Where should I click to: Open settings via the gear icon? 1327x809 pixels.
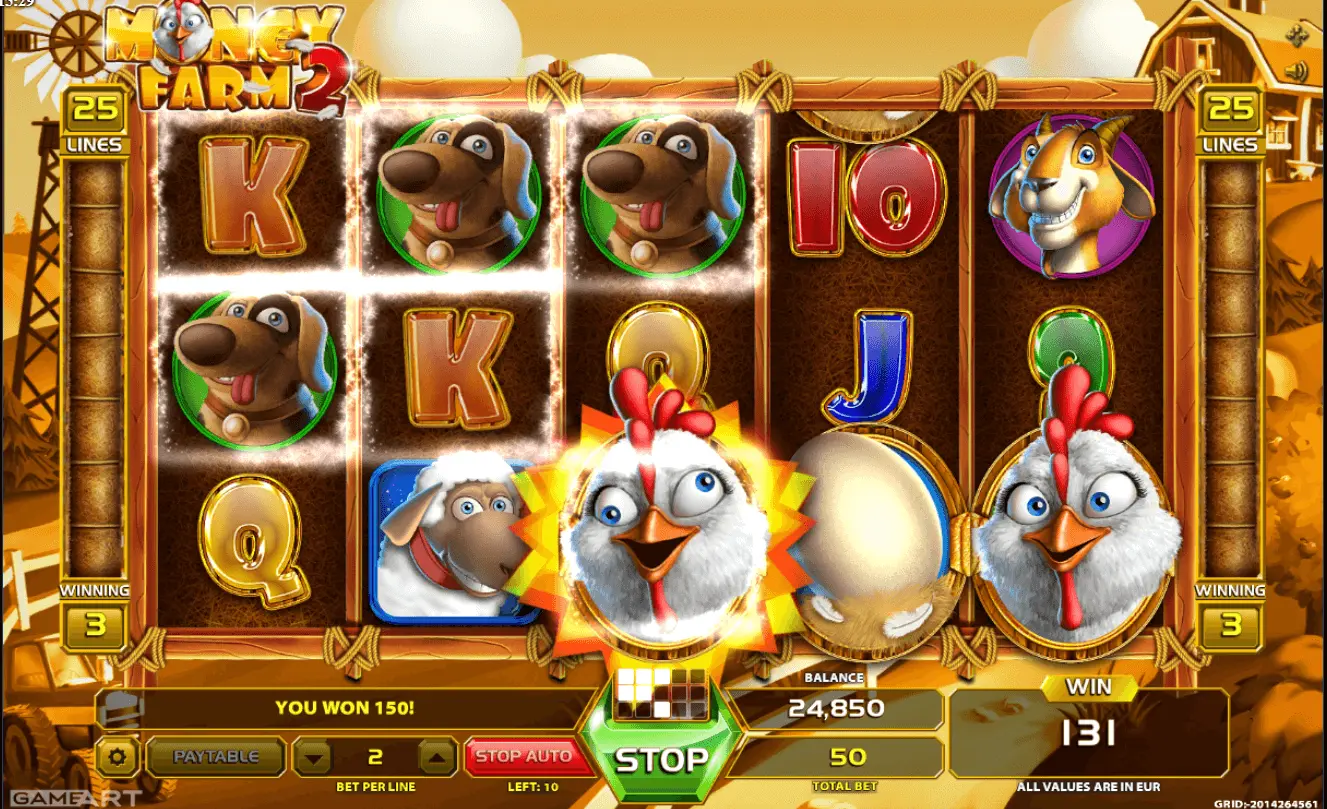coord(120,757)
